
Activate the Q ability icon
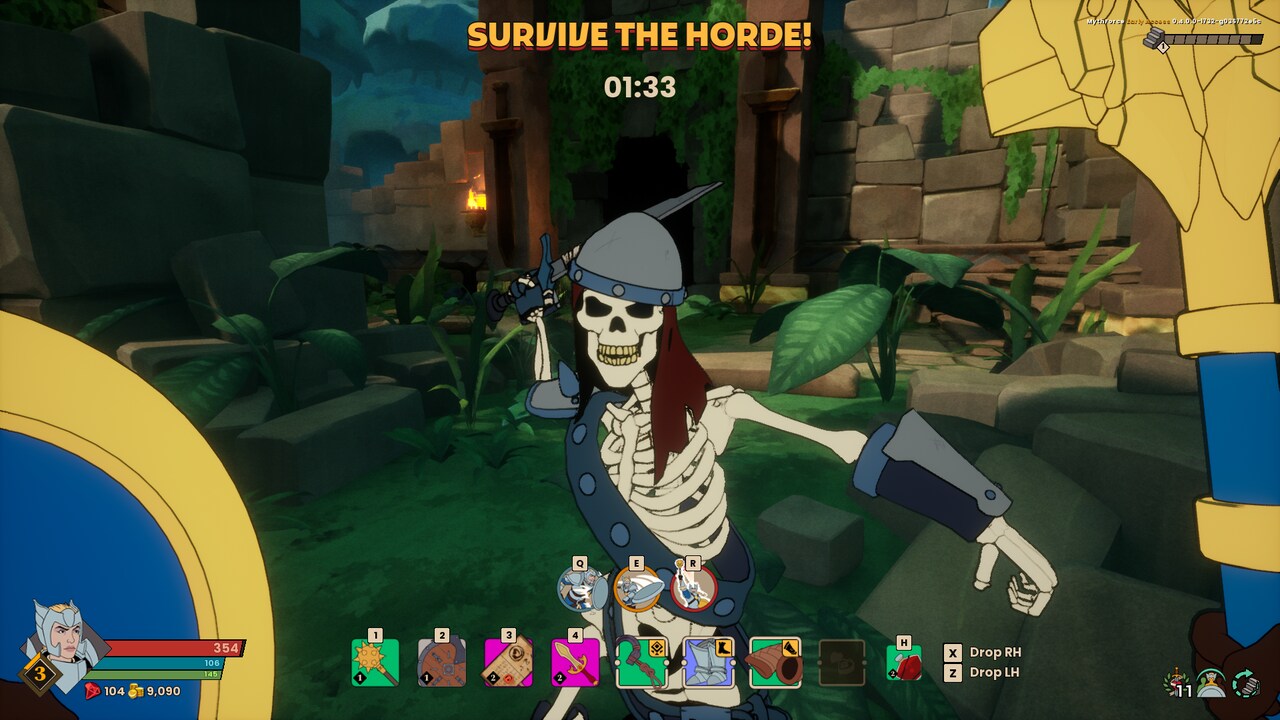(x=578, y=590)
